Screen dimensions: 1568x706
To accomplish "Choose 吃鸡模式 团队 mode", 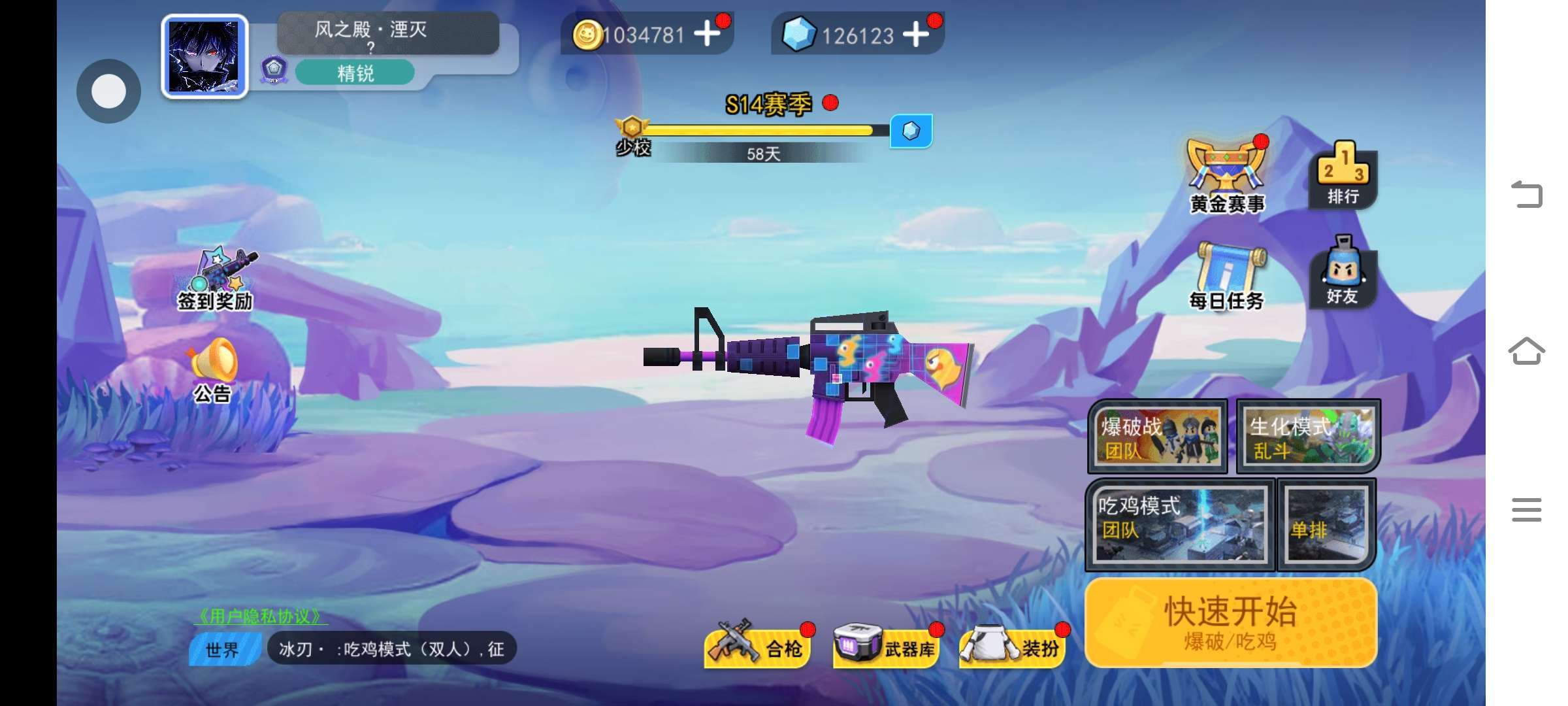I will [x=1180, y=524].
